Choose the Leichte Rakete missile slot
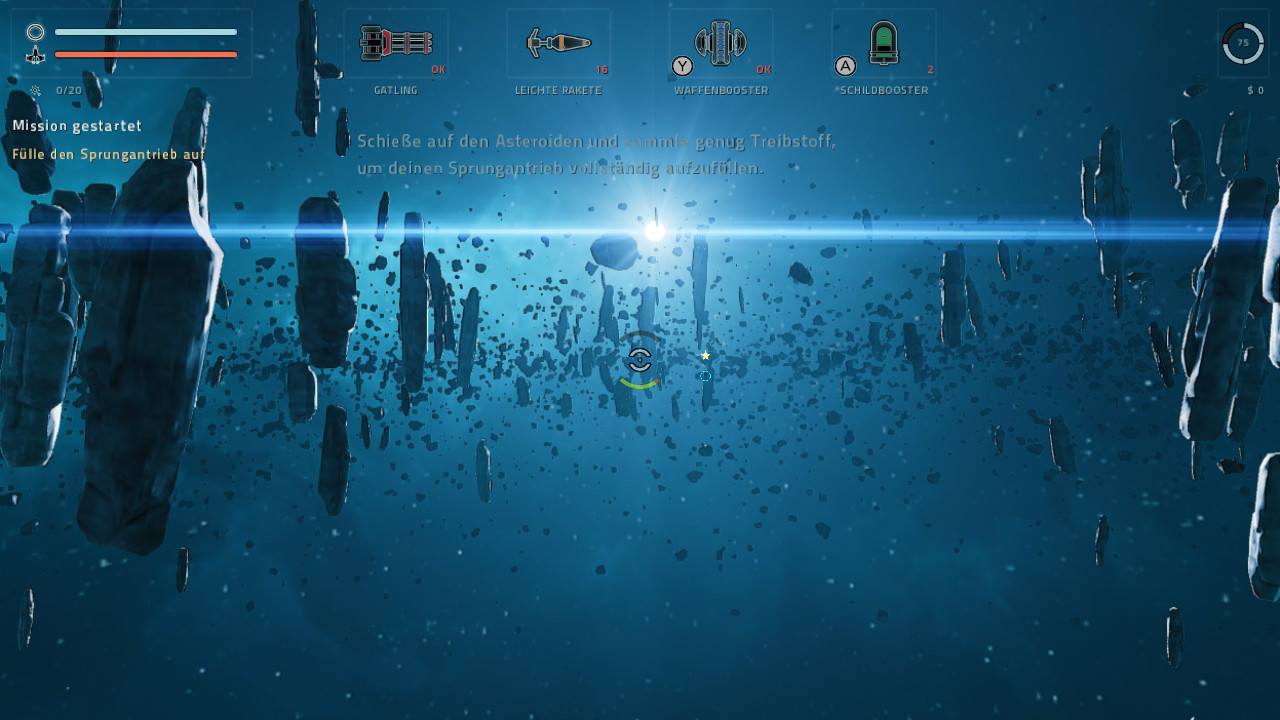Image resolution: width=1280 pixels, height=720 pixels. [x=558, y=44]
